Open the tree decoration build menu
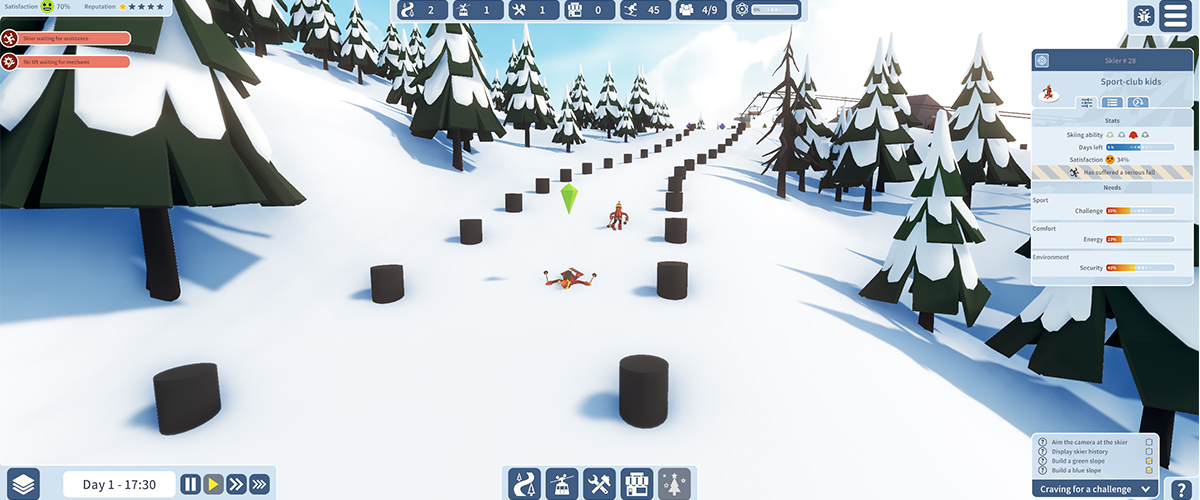The image size is (1200, 500). [677, 484]
